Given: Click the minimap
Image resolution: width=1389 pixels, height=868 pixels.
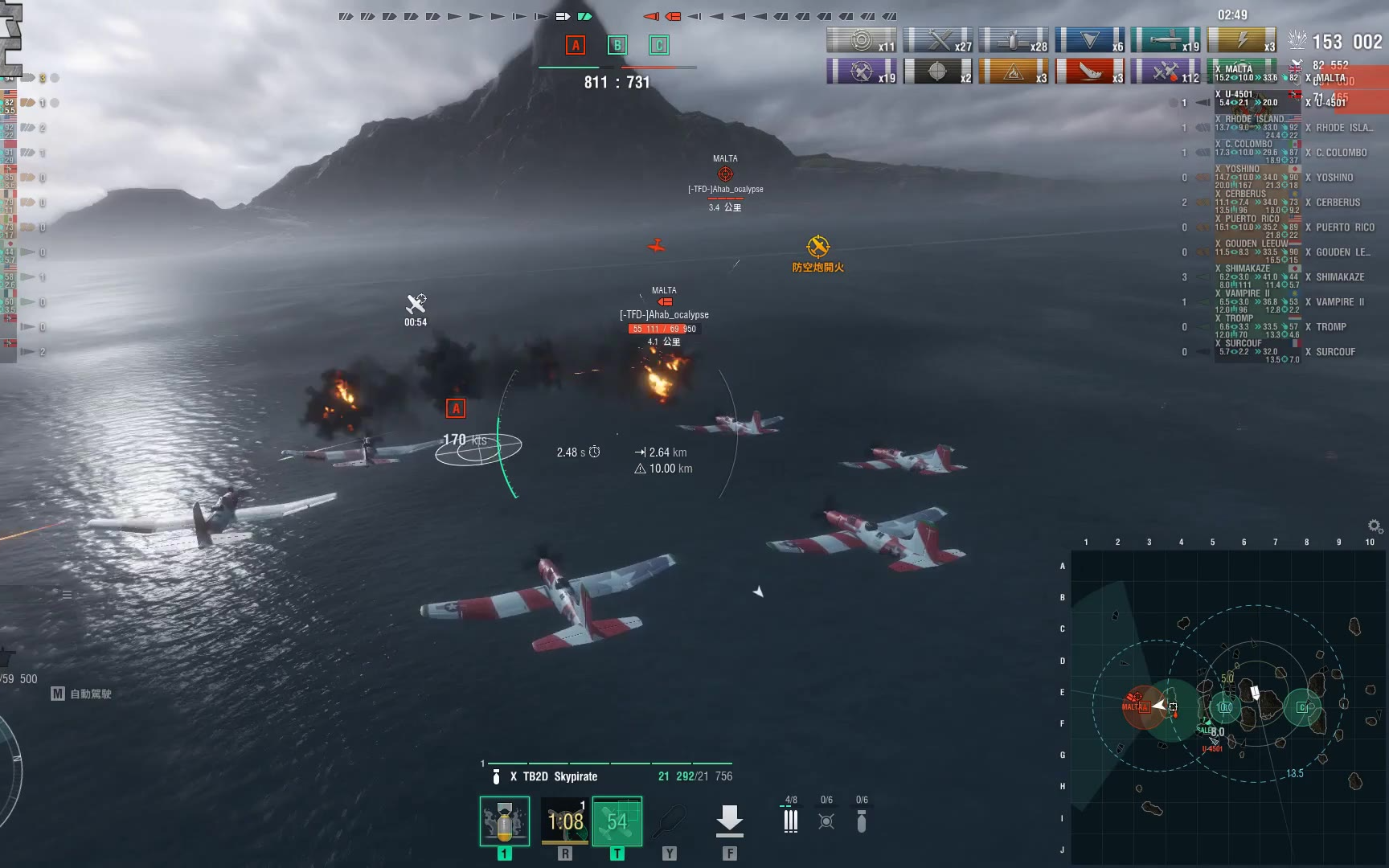Looking at the screenshot, I should pos(1228,707).
